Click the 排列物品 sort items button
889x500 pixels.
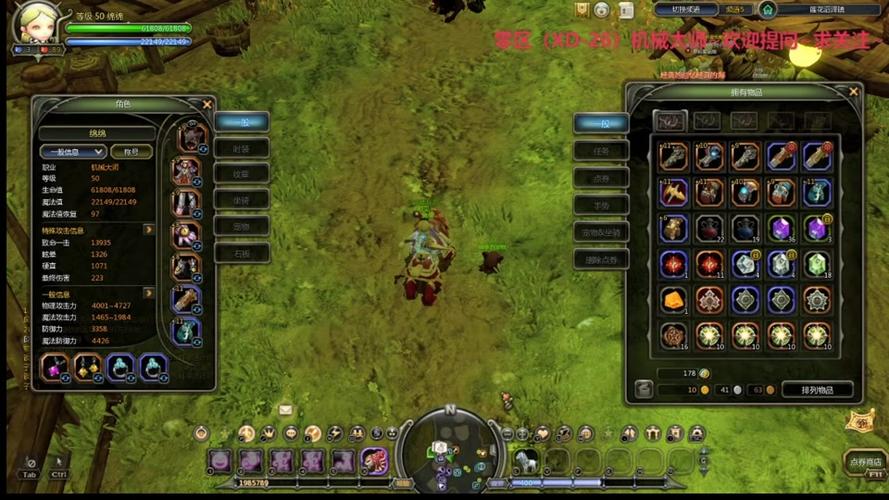pyautogui.click(x=816, y=389)
